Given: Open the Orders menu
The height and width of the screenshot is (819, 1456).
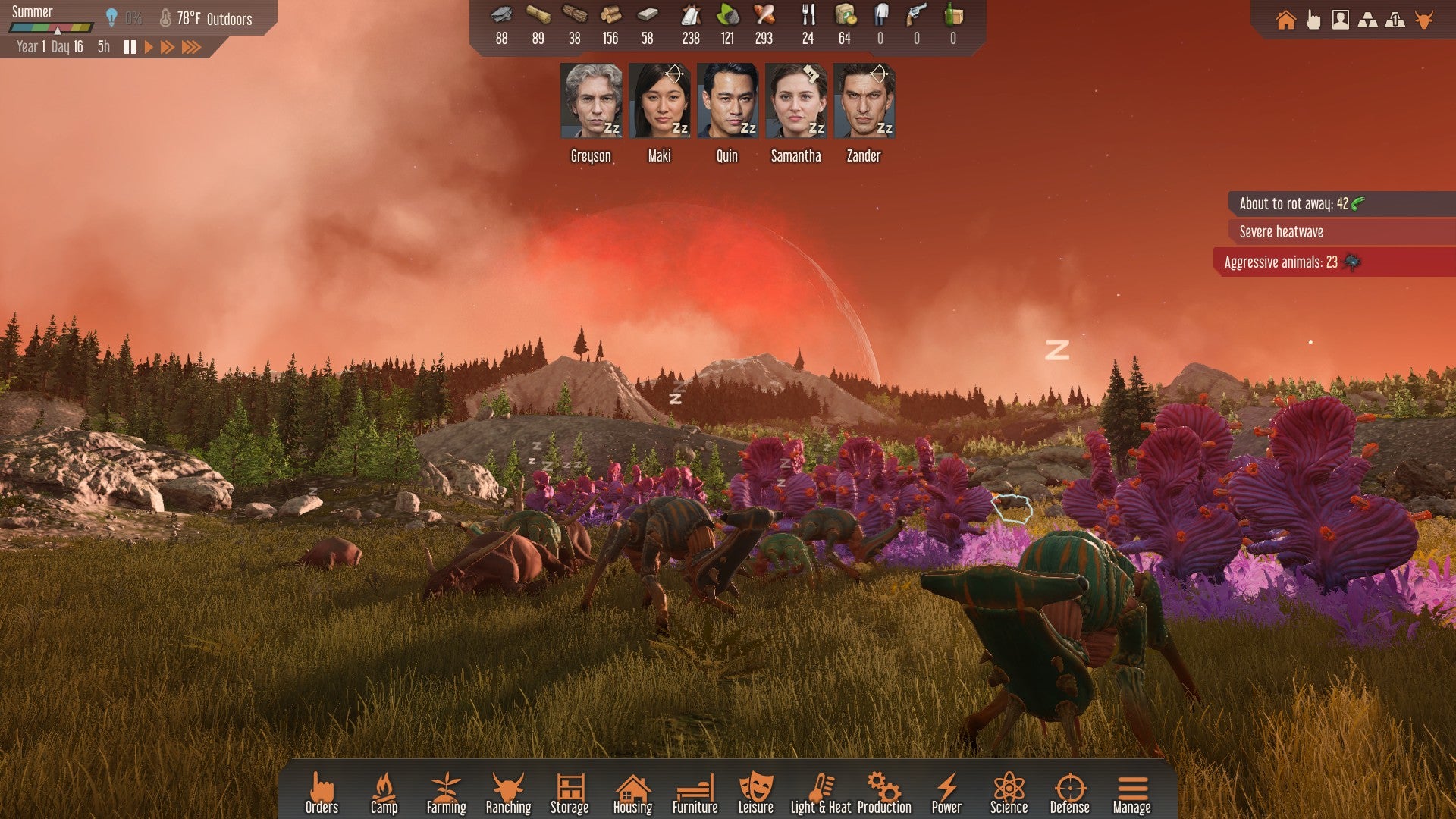Looking at the screenshot, I should [x=322, y=793].
